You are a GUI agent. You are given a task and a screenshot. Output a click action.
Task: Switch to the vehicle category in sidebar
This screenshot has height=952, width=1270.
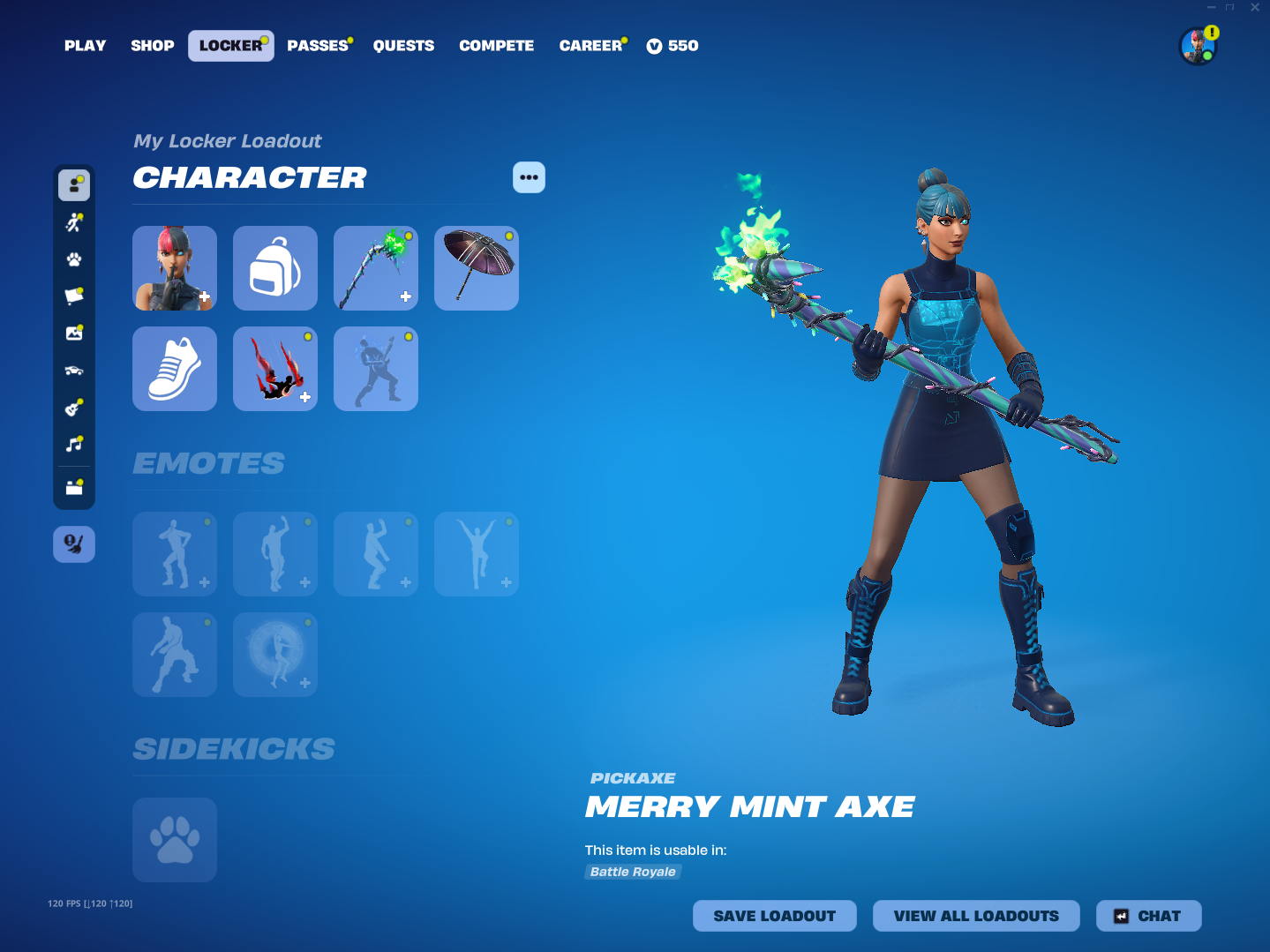(74, 371)
